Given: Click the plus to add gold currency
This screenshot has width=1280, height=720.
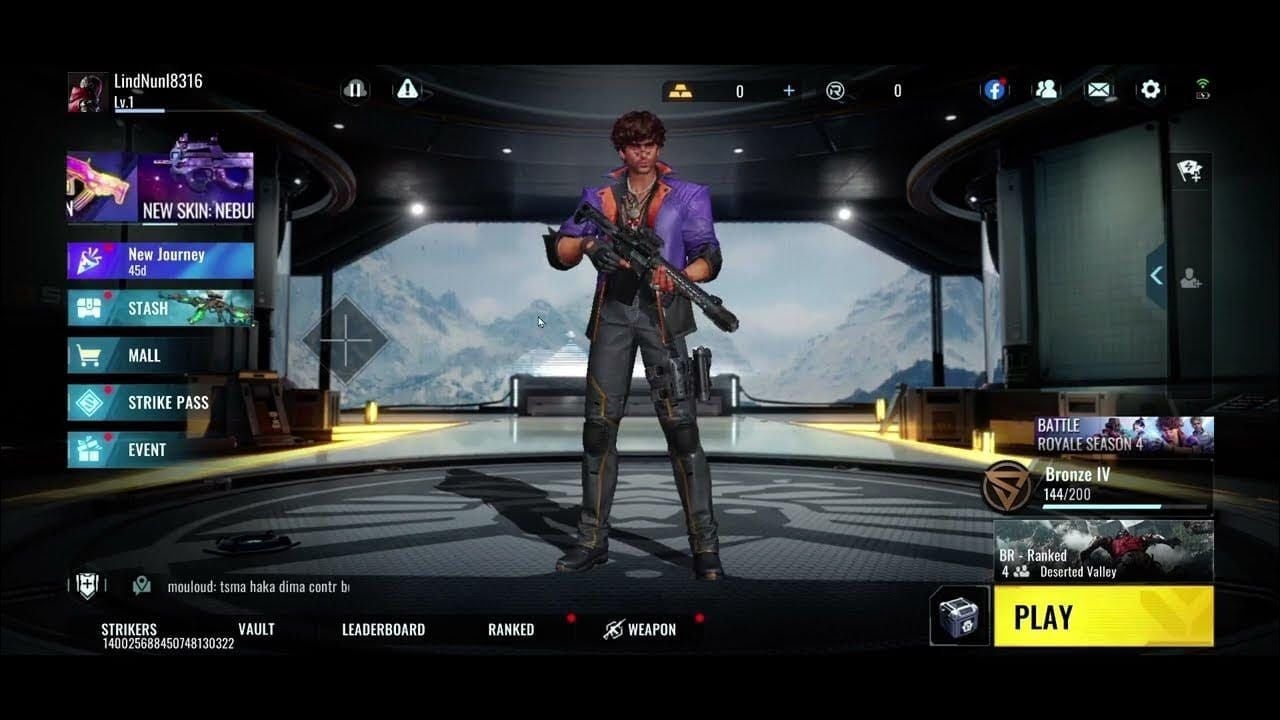Looking at the screenshot, I should 788,90.
